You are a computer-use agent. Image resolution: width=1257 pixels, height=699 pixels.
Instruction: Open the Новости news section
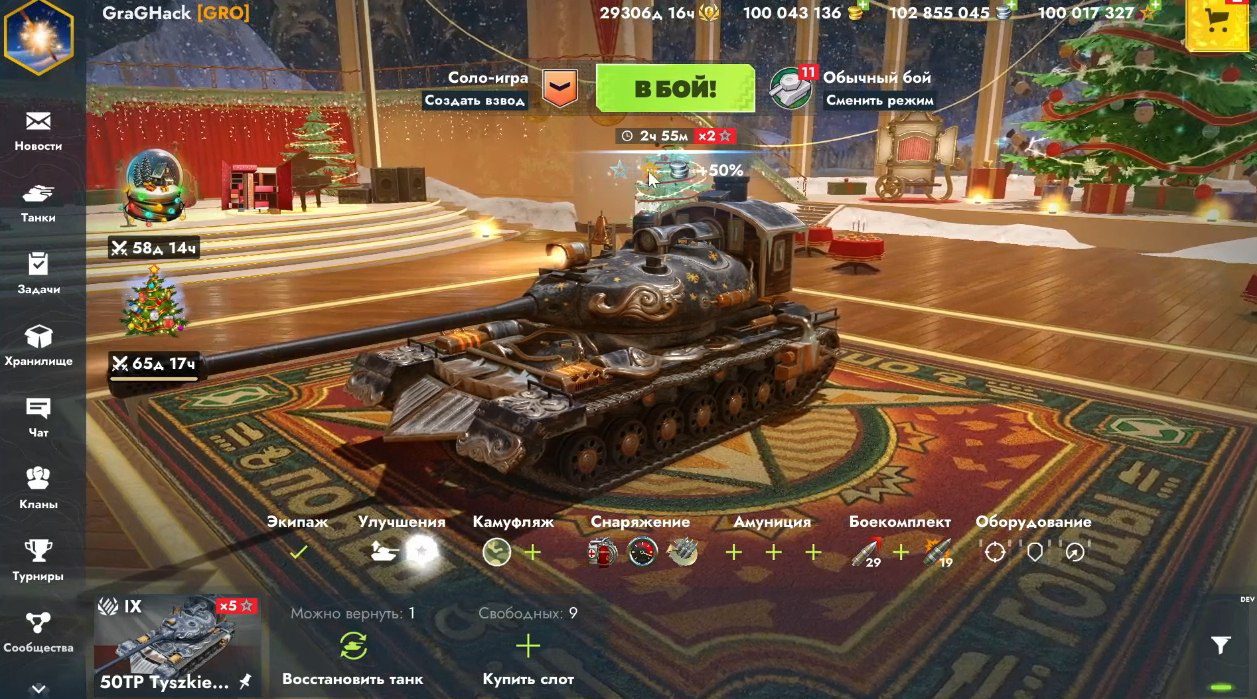point(38,131)
